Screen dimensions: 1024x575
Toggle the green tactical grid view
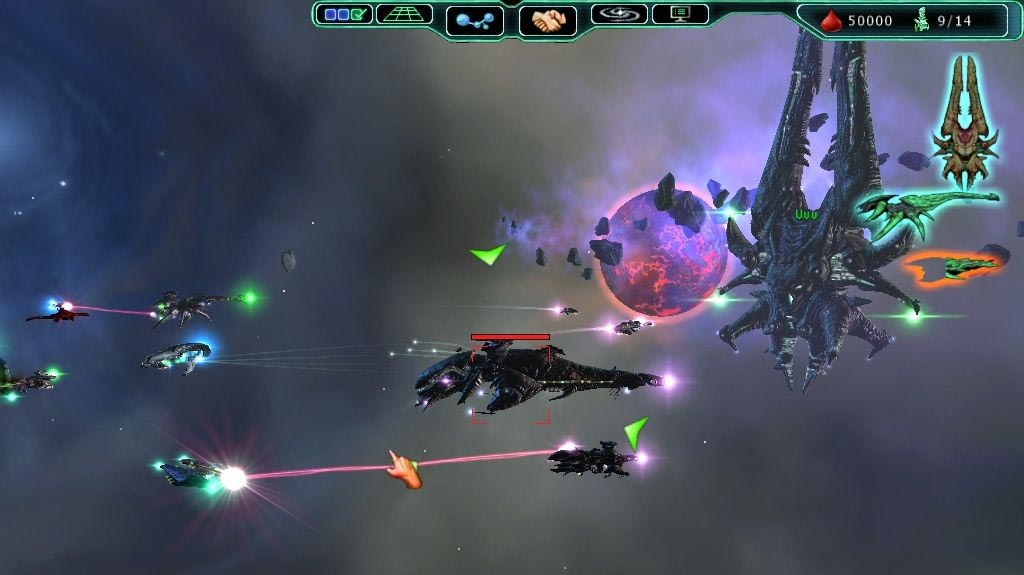pyautogui.click(x=404, y=14)
